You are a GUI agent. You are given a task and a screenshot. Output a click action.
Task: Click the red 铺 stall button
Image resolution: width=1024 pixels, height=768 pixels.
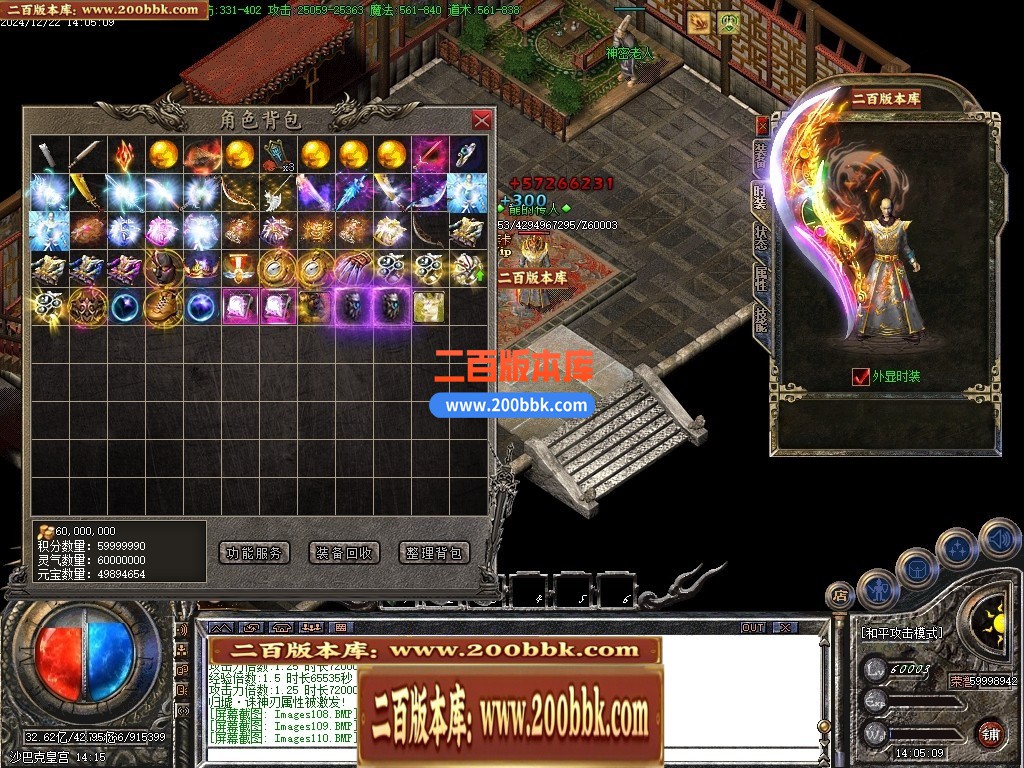pyautogui.click(x=991, y=732)
